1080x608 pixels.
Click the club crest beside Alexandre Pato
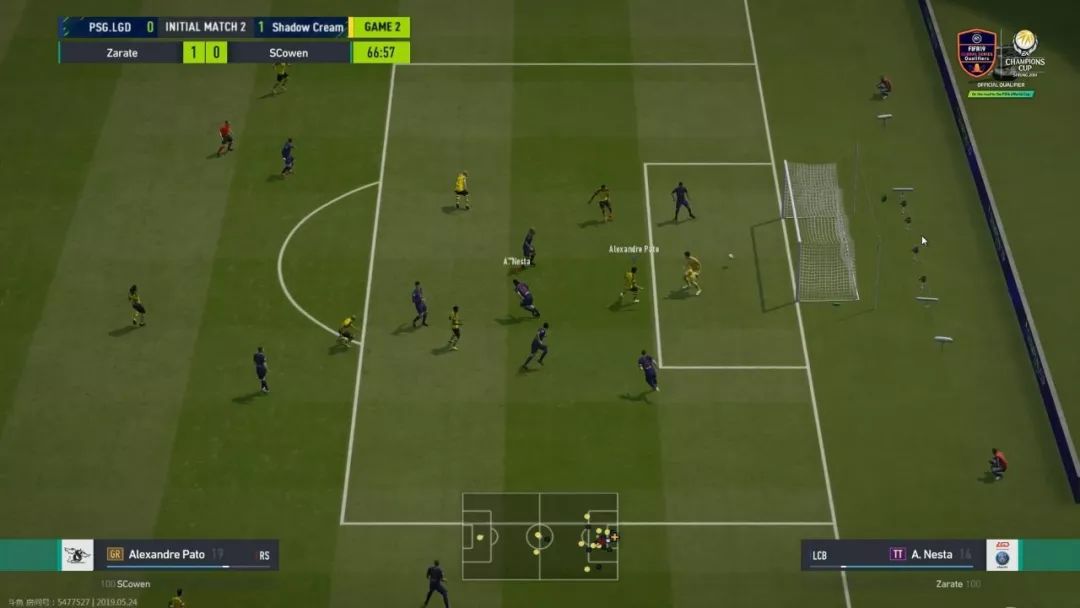[77, 555]
